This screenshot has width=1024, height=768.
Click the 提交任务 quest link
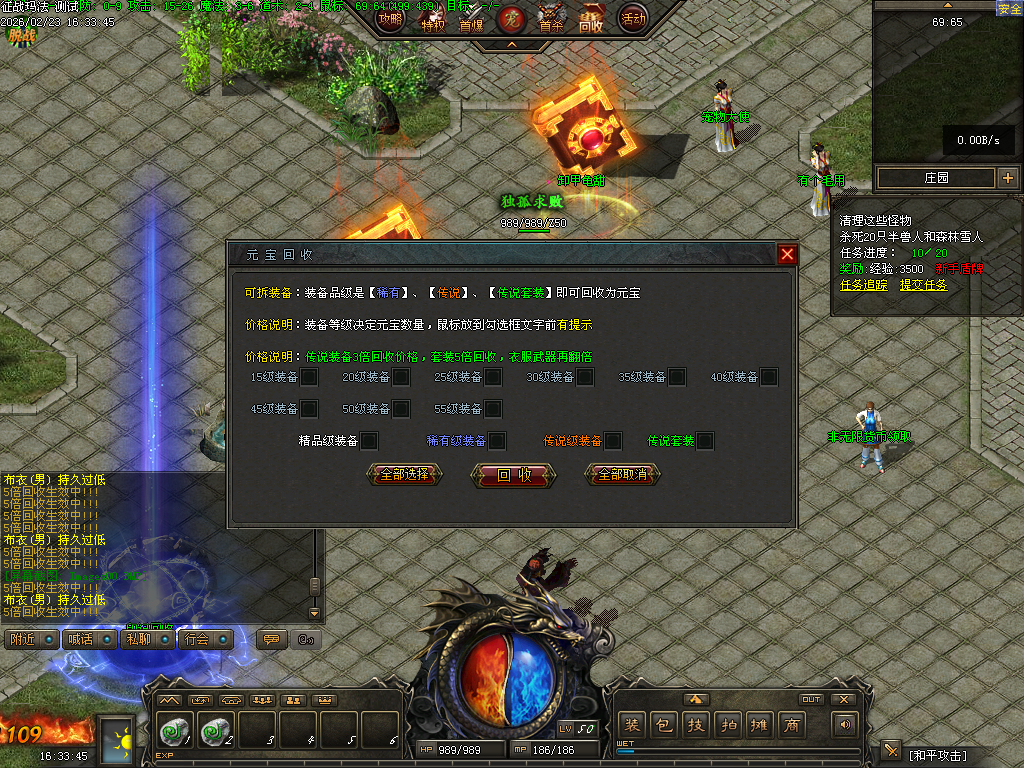coord(923,284)
